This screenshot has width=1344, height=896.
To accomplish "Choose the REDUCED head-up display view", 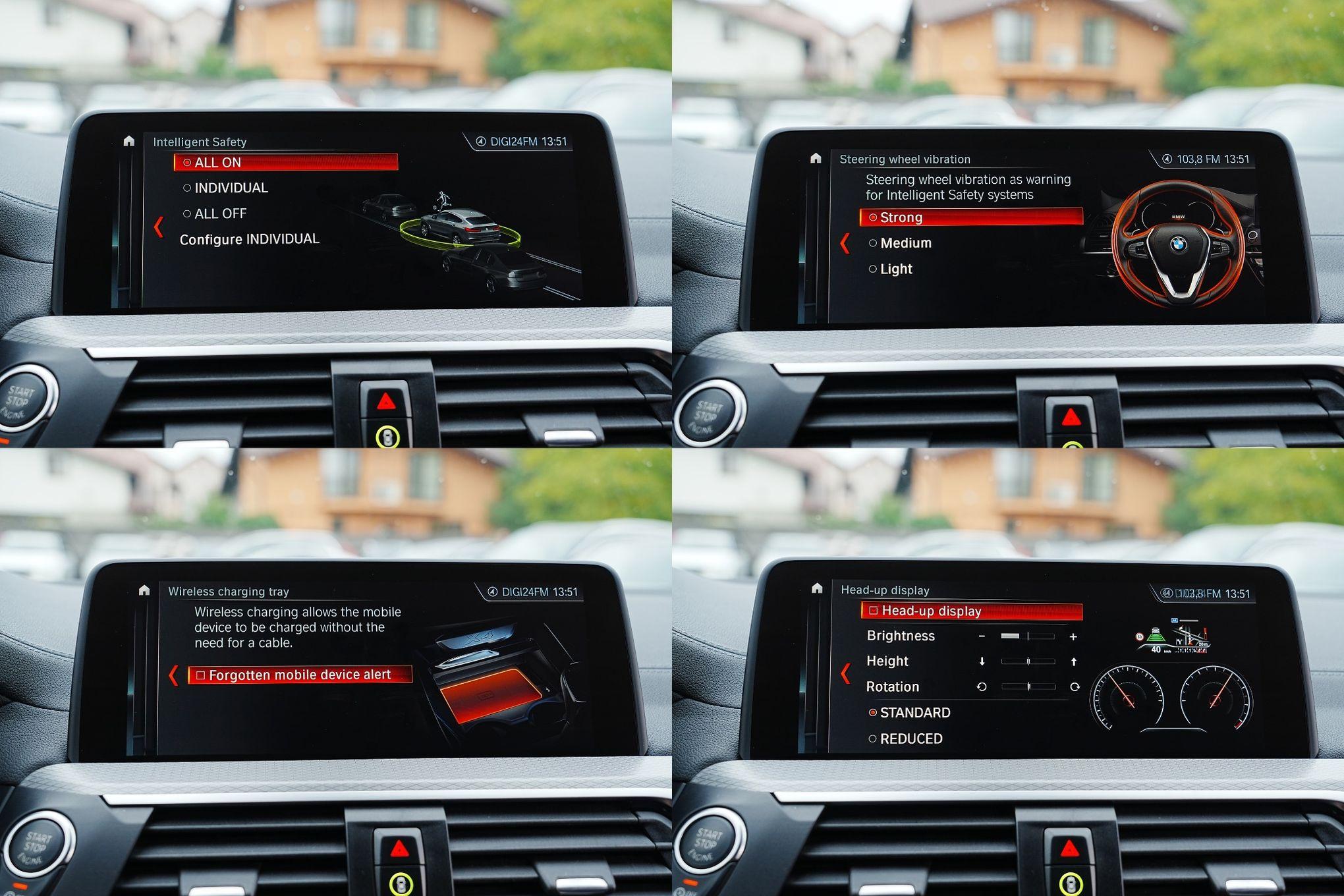I will click(910, 739).
